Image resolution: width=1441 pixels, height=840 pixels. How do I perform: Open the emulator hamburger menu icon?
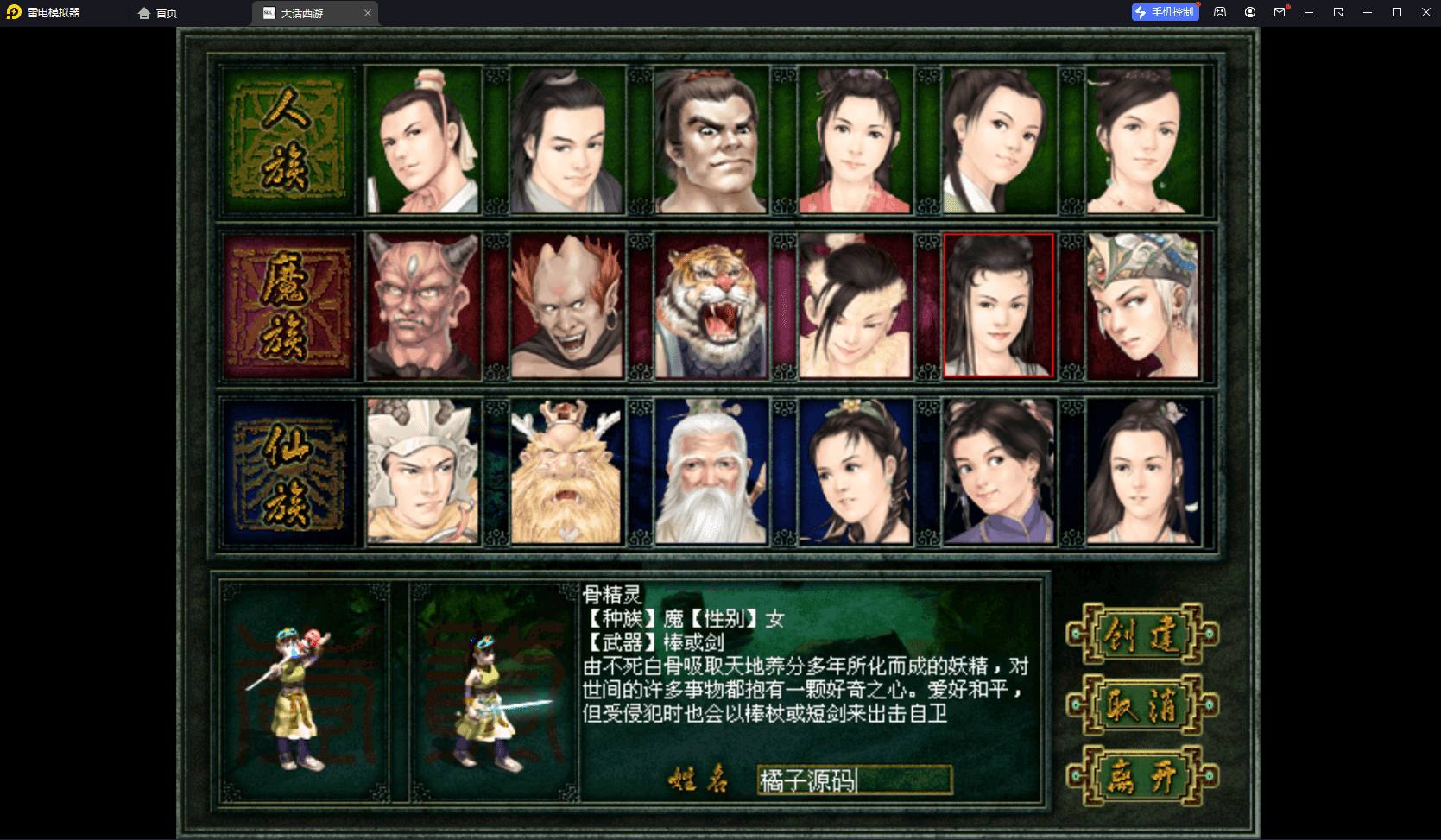[x=1309, y=12]
